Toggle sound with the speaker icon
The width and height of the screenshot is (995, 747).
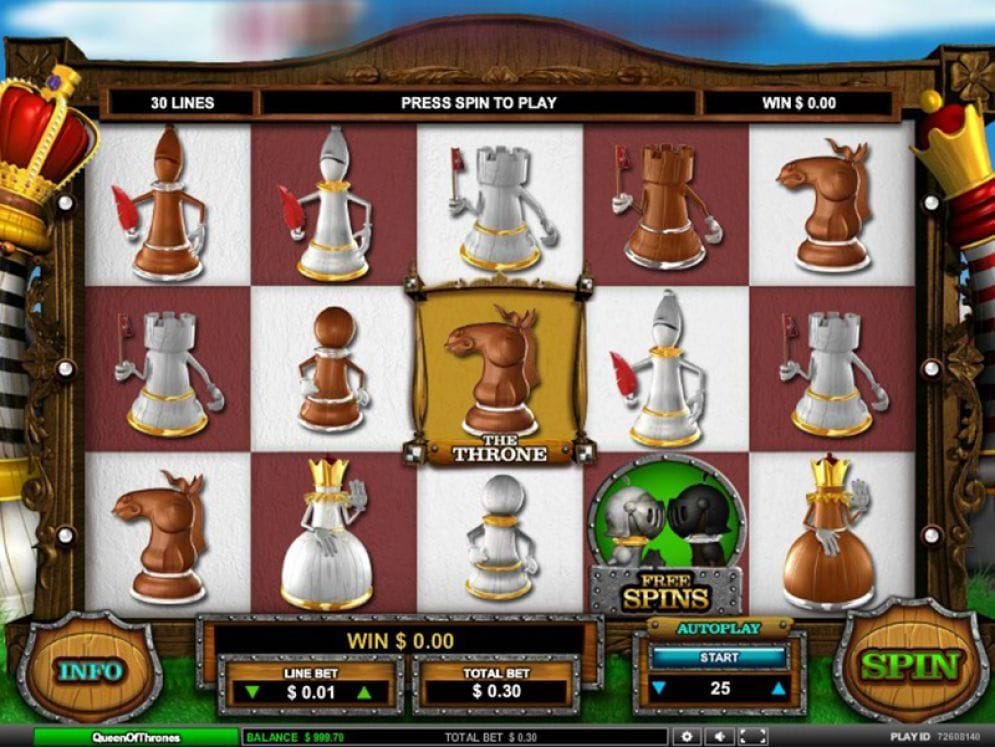coord(719,737)
